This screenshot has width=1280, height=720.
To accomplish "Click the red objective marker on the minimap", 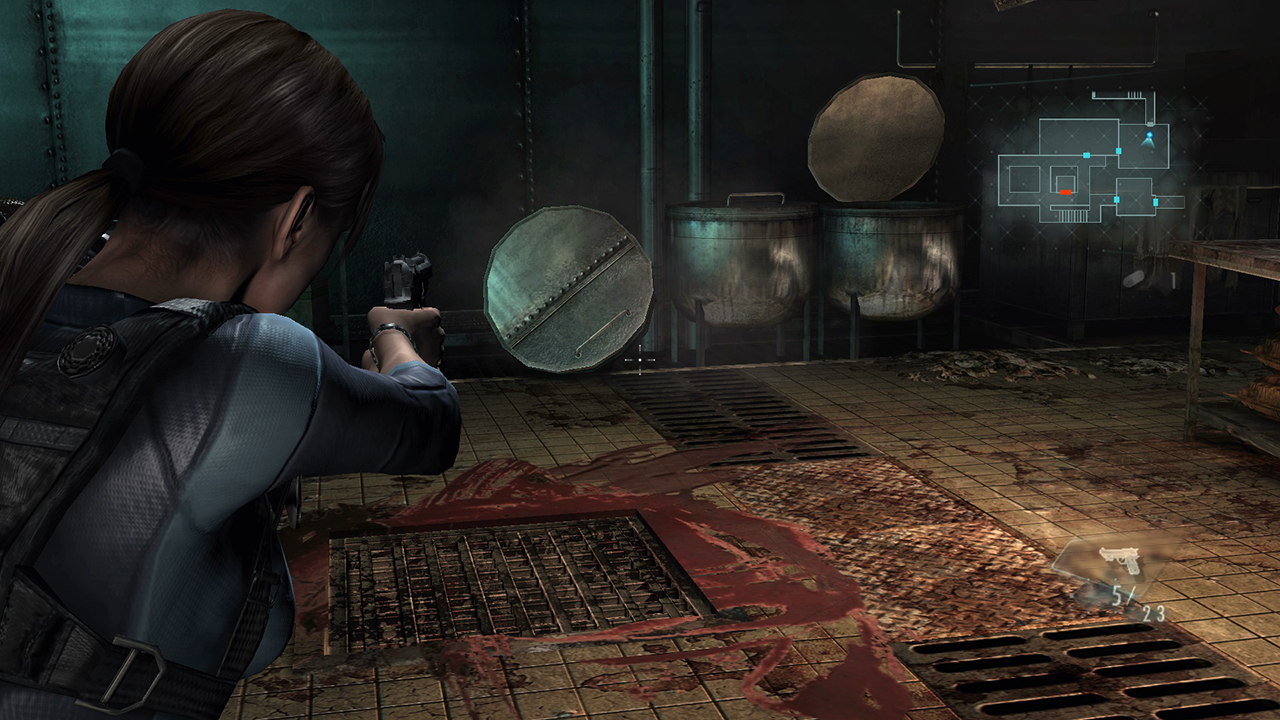I will pyautogui.click(x=1066, y=192).
